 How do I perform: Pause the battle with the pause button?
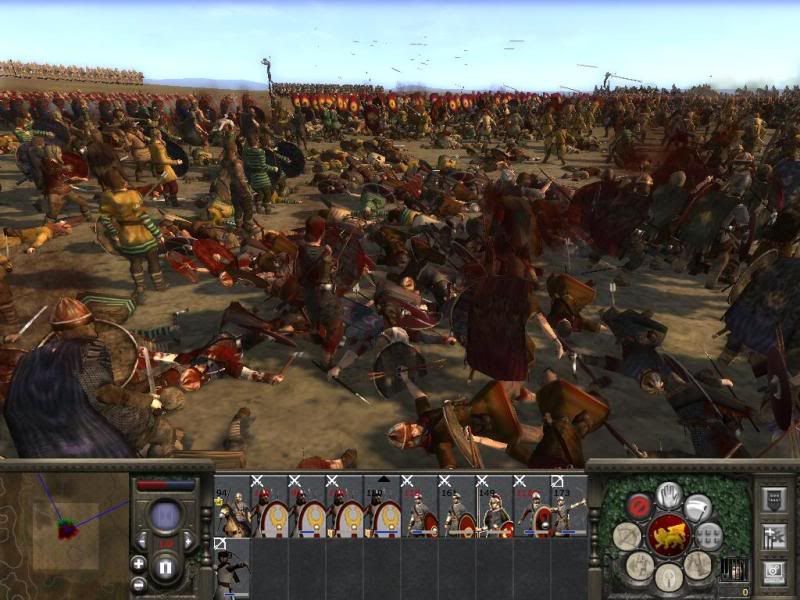click(x=166, y=569)
